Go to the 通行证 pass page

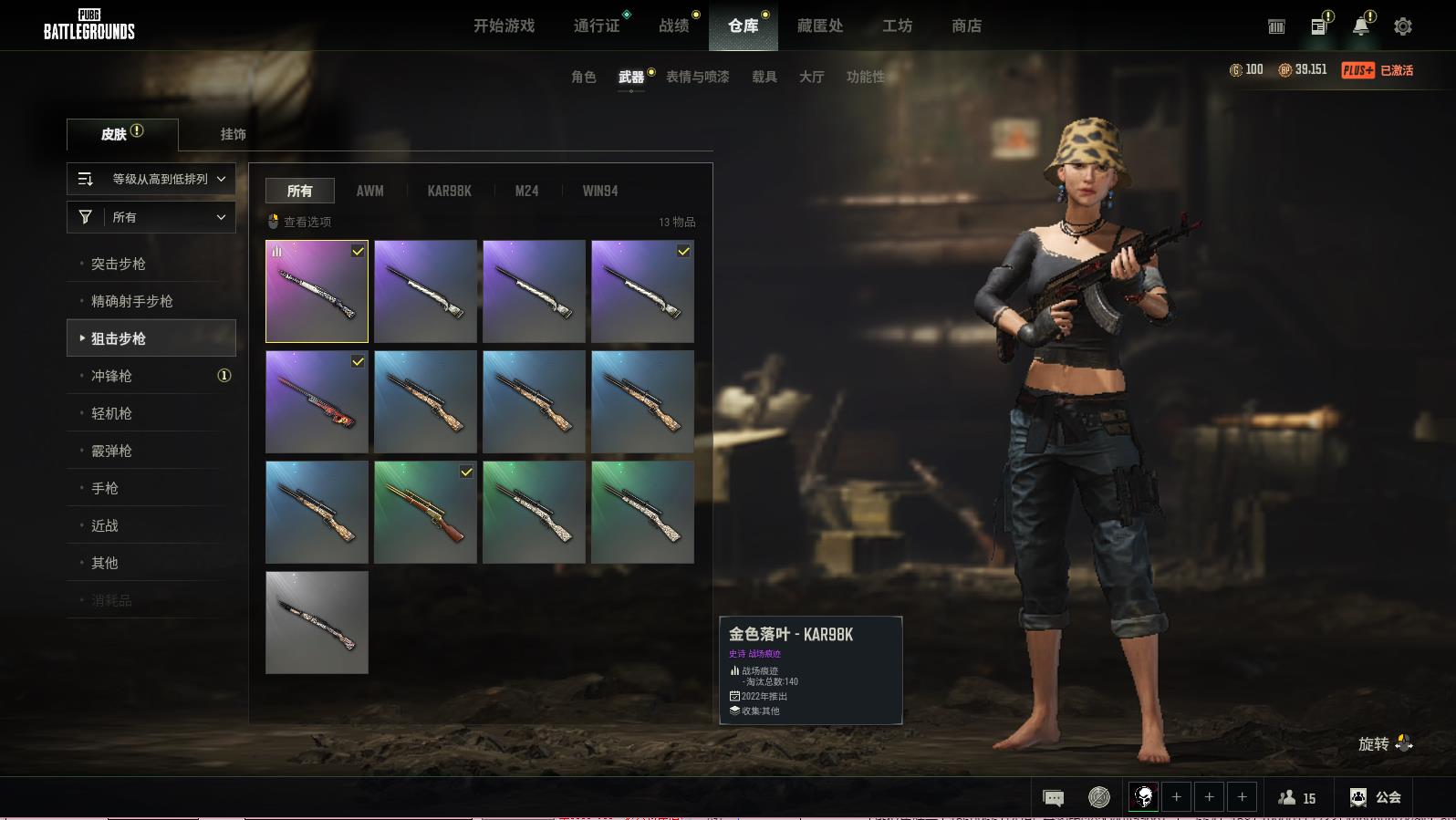(597, 26)
